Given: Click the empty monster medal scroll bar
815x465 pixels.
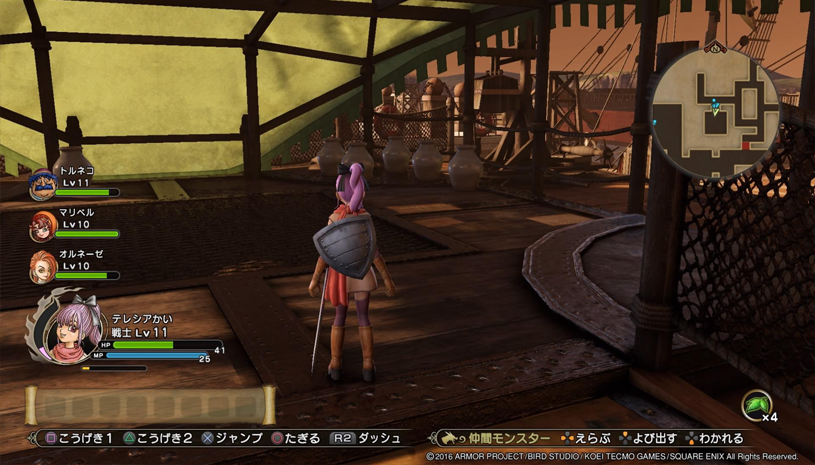Looking at the screenshot, I should (x=150, y=405).
